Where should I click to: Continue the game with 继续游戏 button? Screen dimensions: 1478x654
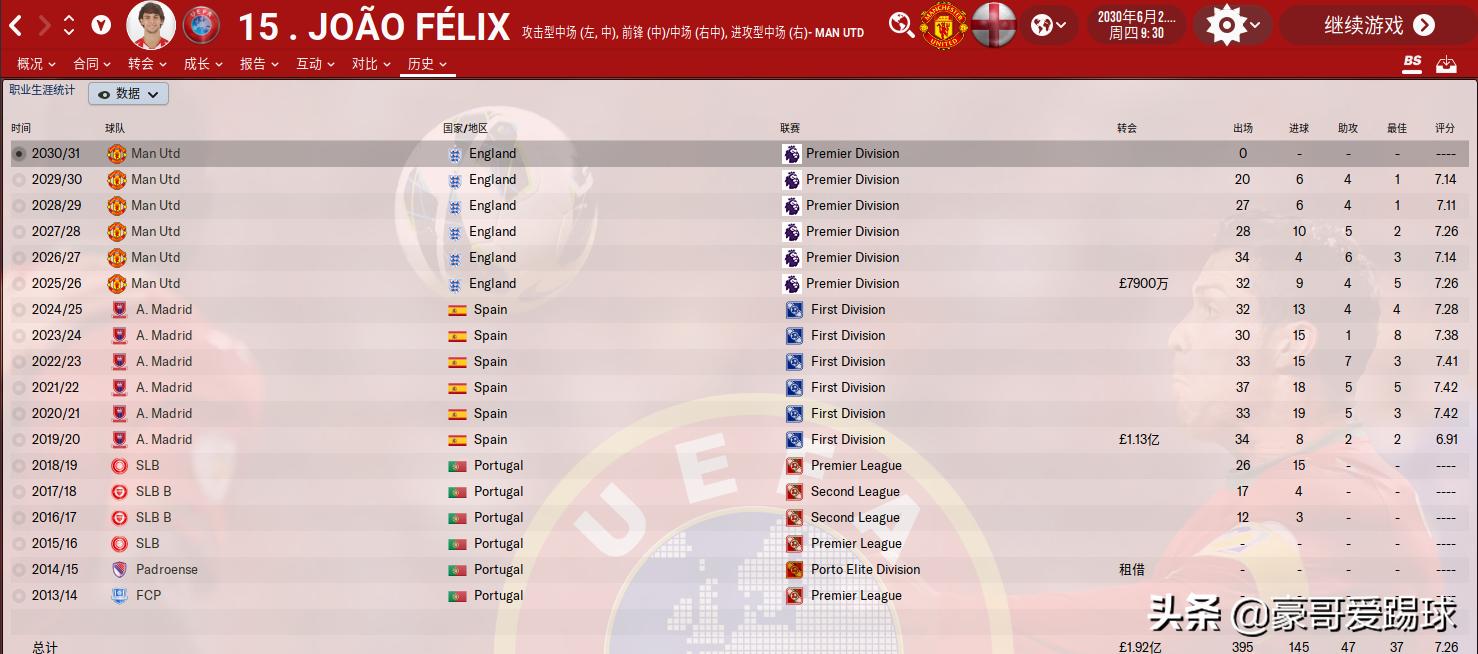click(x=1378, y=25)
